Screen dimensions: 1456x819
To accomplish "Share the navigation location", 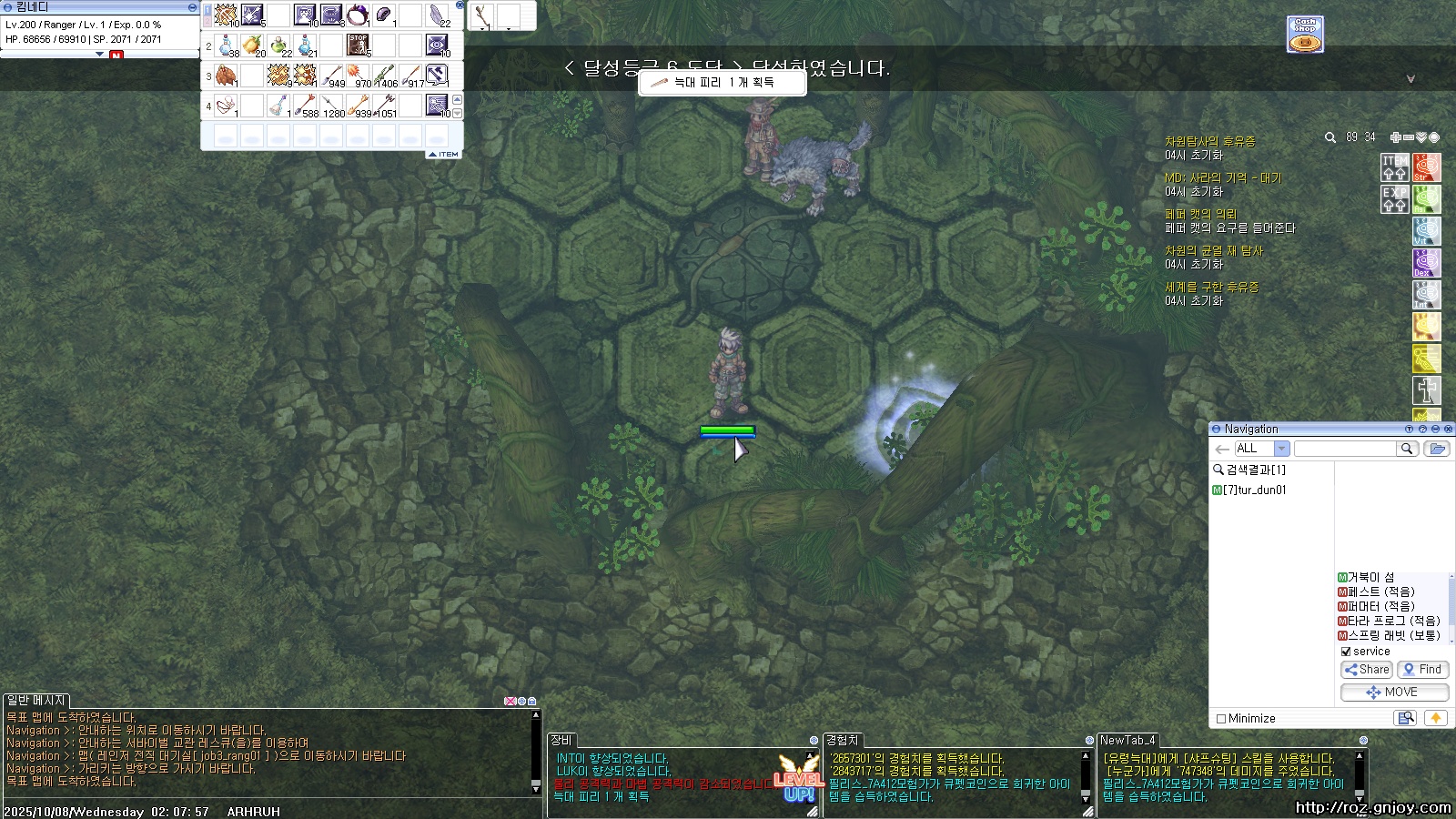I will pos(1366,670).
